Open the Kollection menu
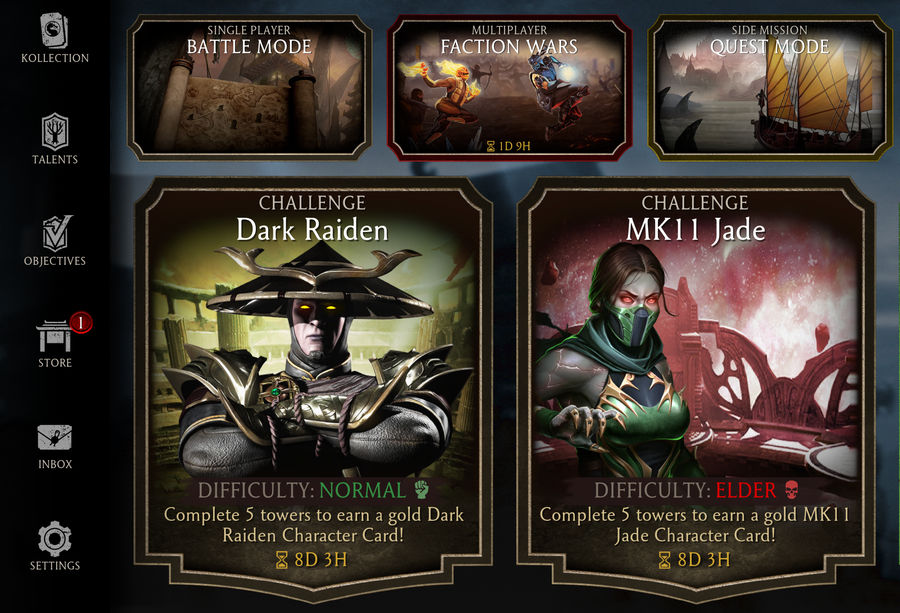This screenshot has width=900, height=613. [55, 36]
